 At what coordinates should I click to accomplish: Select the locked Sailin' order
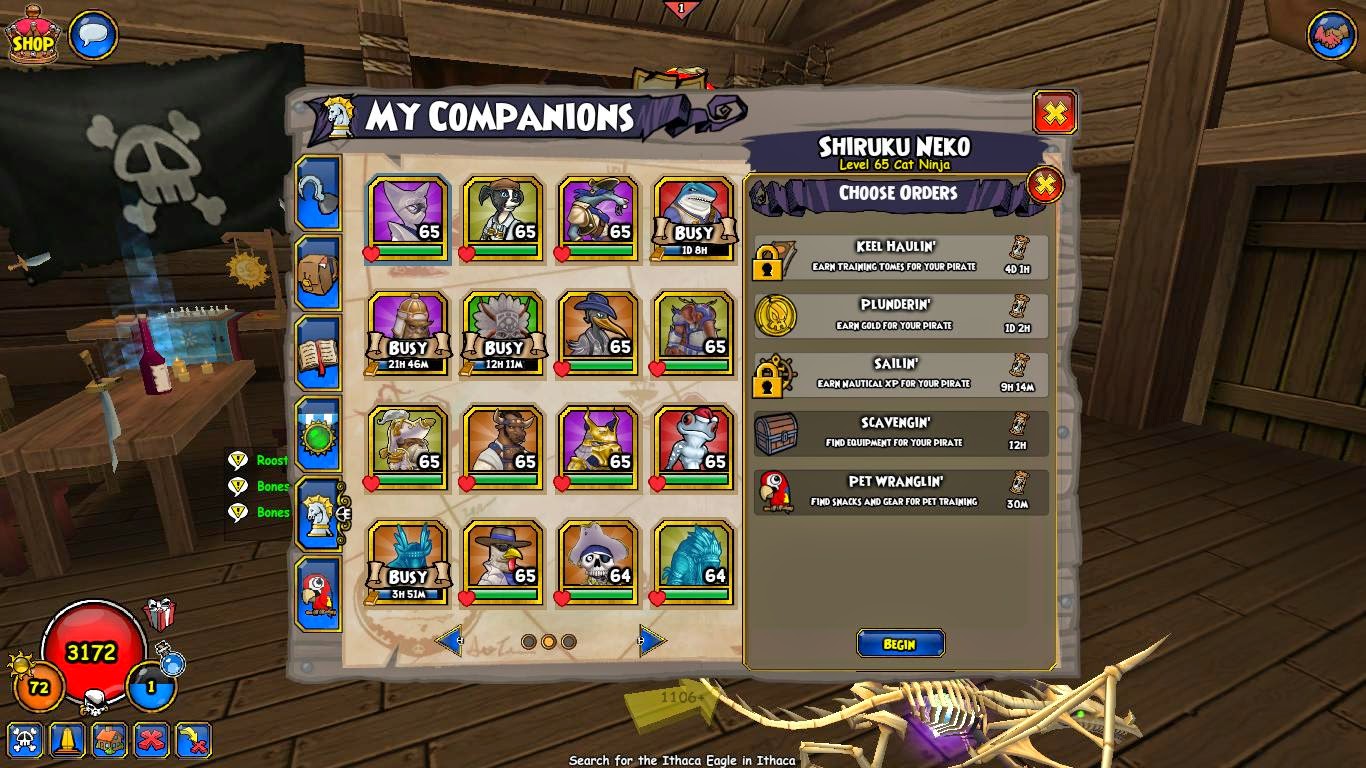pos(900,374)
